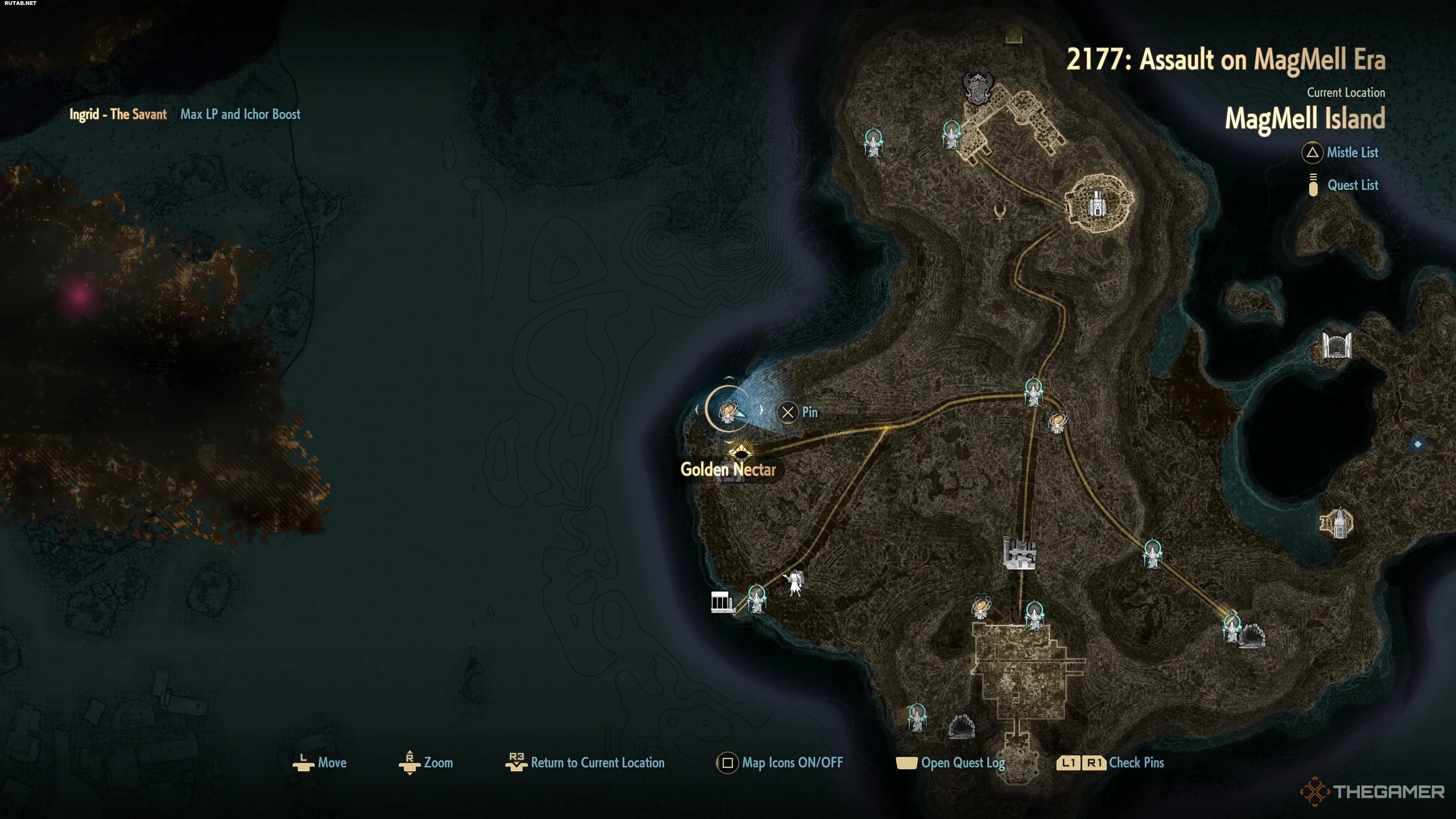Open the Mistle List
The height and width of the screenshot is (819, 1456).
coord(1351,152)
